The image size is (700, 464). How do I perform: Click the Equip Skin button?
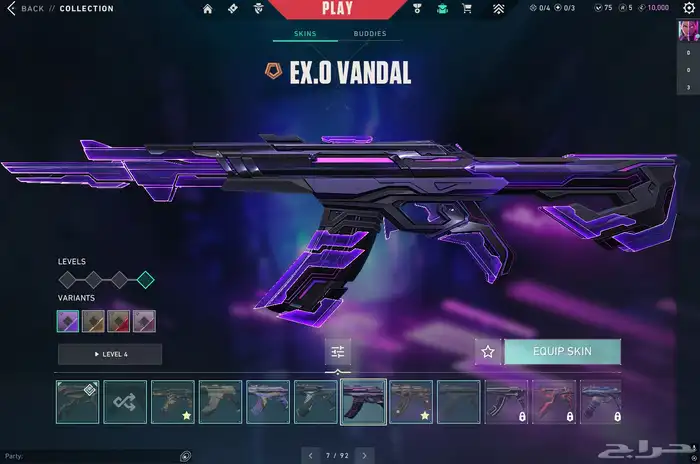(562, 351)
